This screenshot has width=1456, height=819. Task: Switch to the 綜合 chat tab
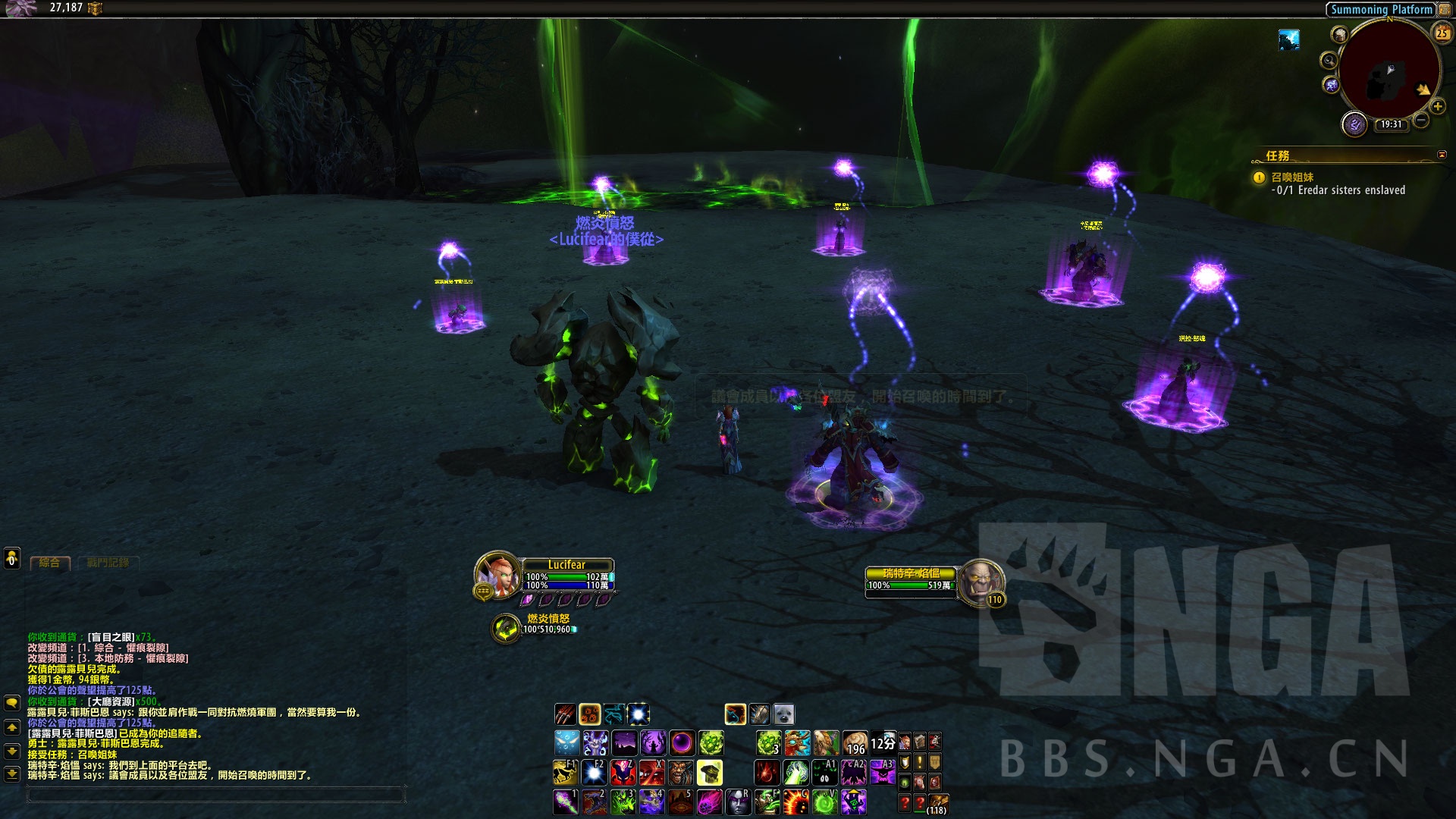[x=50, y=563]
